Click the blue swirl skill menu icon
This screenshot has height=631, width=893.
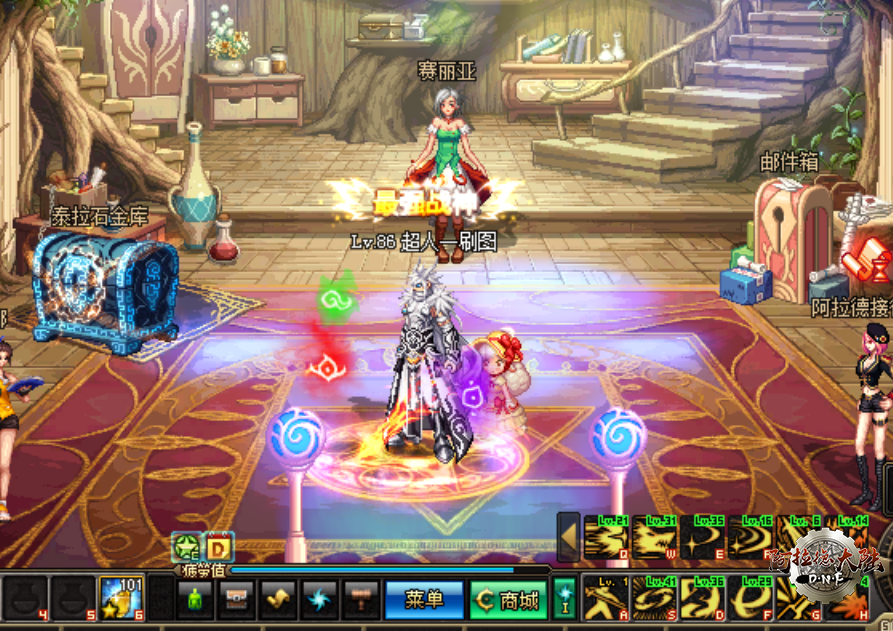point(318,600)
